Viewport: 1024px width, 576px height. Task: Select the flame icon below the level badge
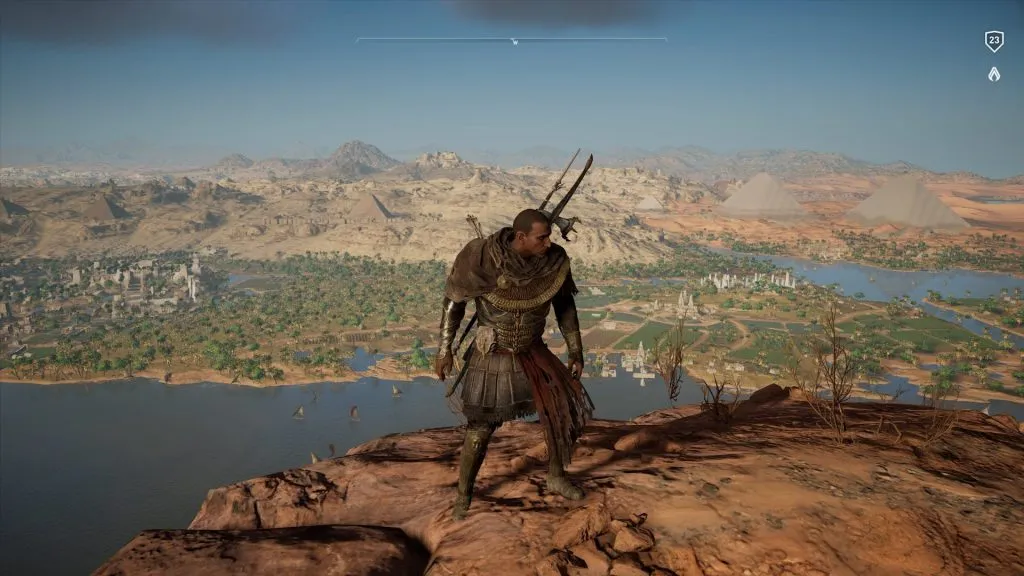pyautogui.click(x=993, y=73)
